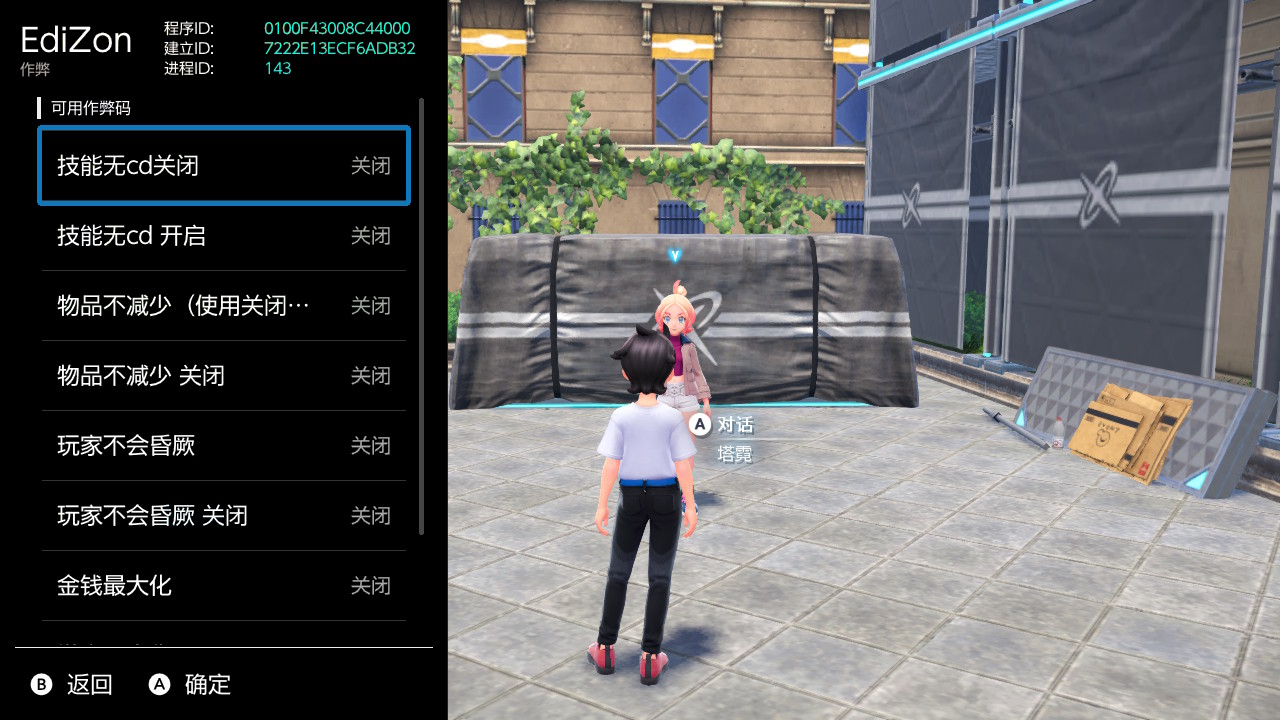The height and width of the screenshot is (720, 1280).
Task: Confirm selection with the 确定 button
Action: 190,685
